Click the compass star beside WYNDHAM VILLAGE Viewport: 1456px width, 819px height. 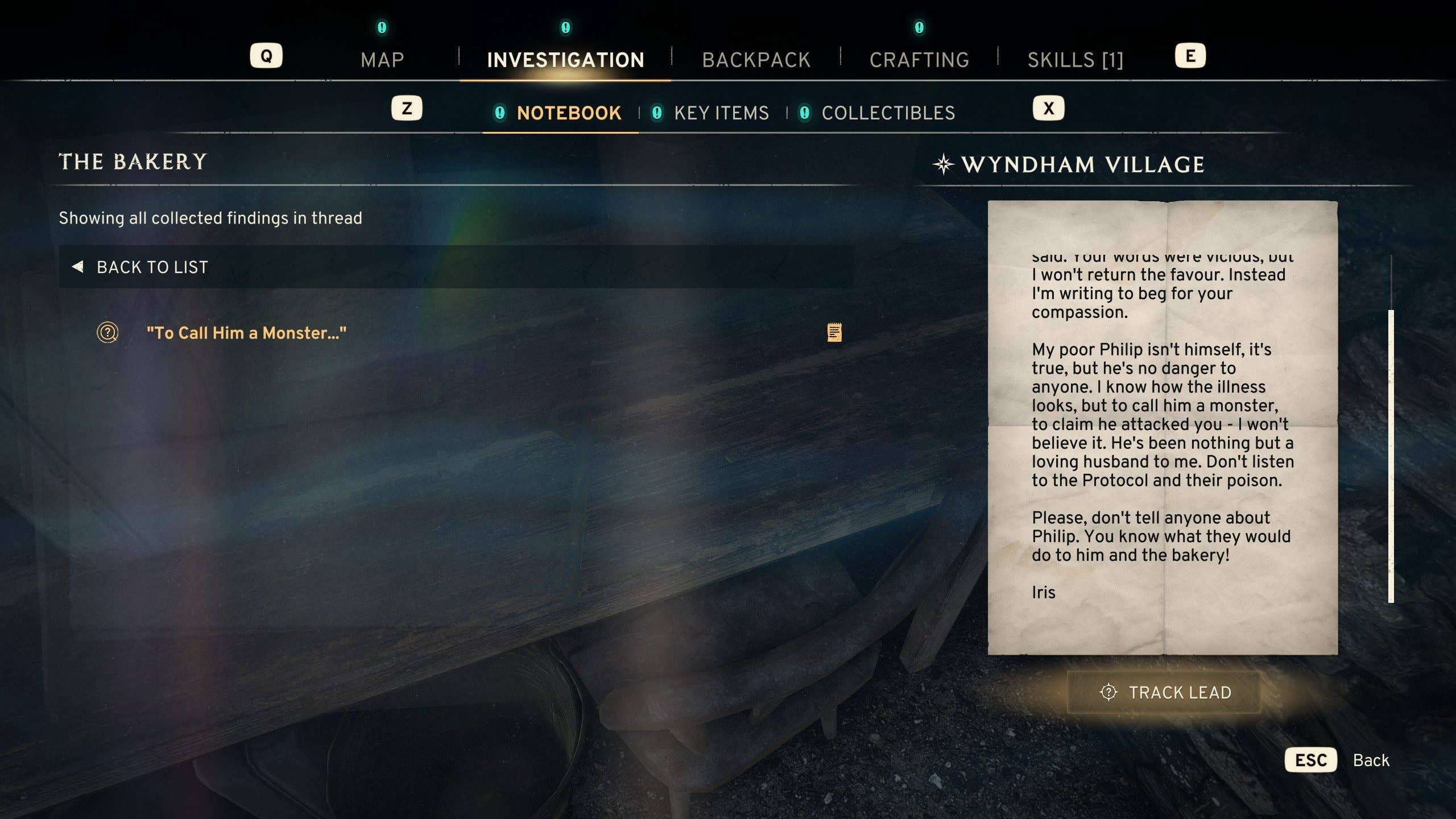point(944,164)
